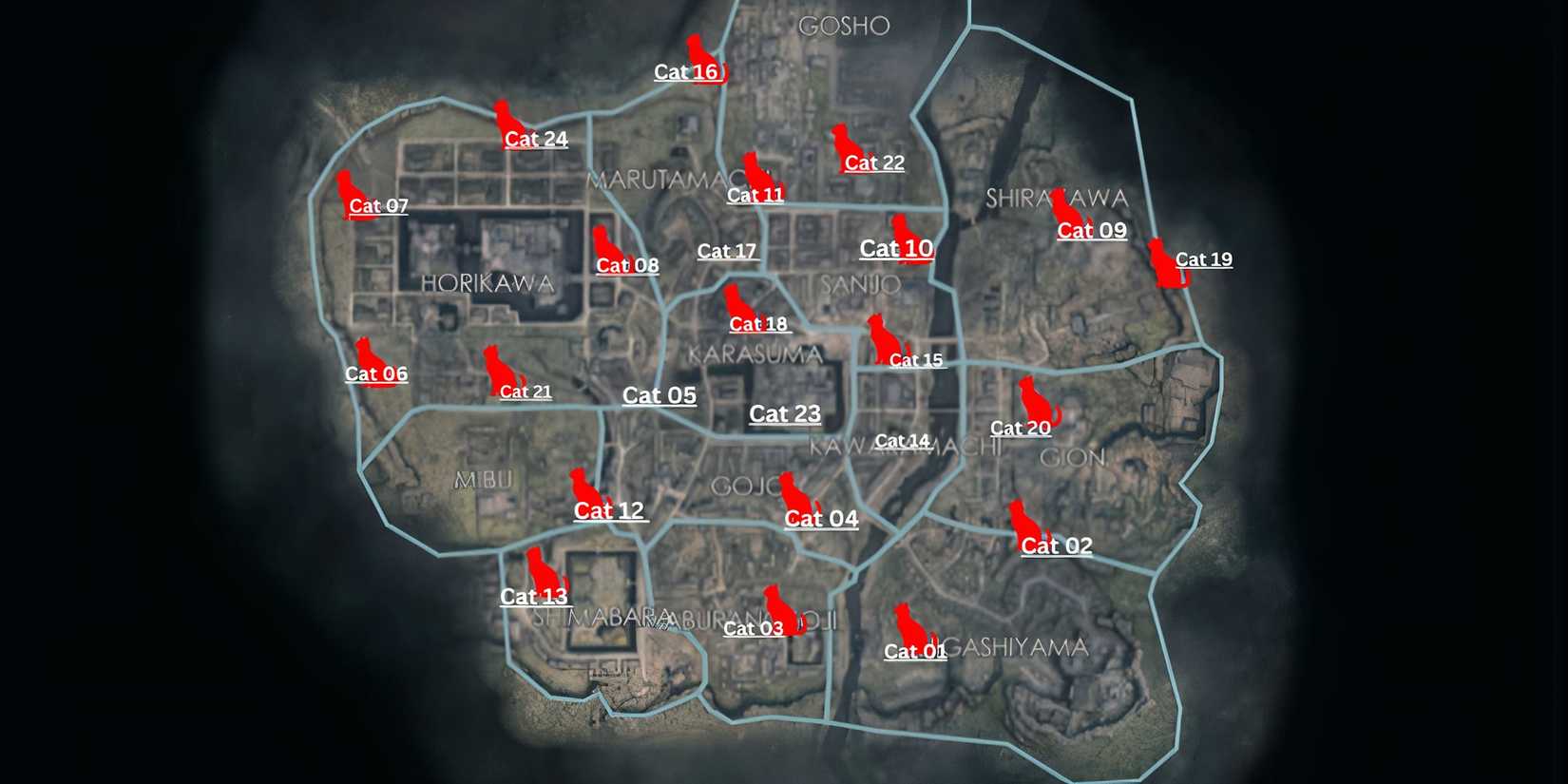Click the Cat 15 cat icon near Kawaramachi
Screen dimensions: 1568x784
pyautogui.click(x=879, y=337)
